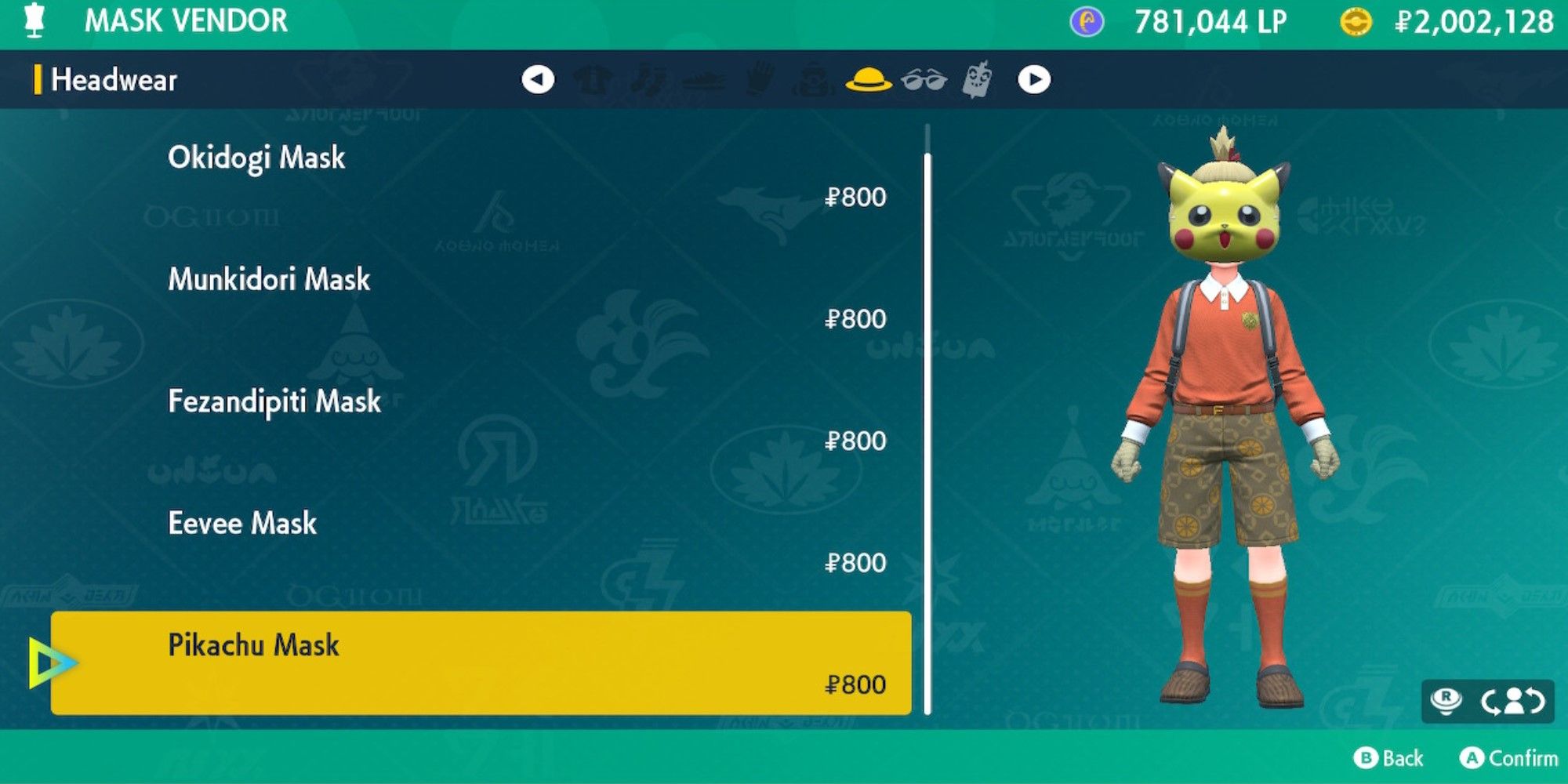Click the right arrow to next category
Screen dimensions: 1568x784
click(x=1033, y=79)
